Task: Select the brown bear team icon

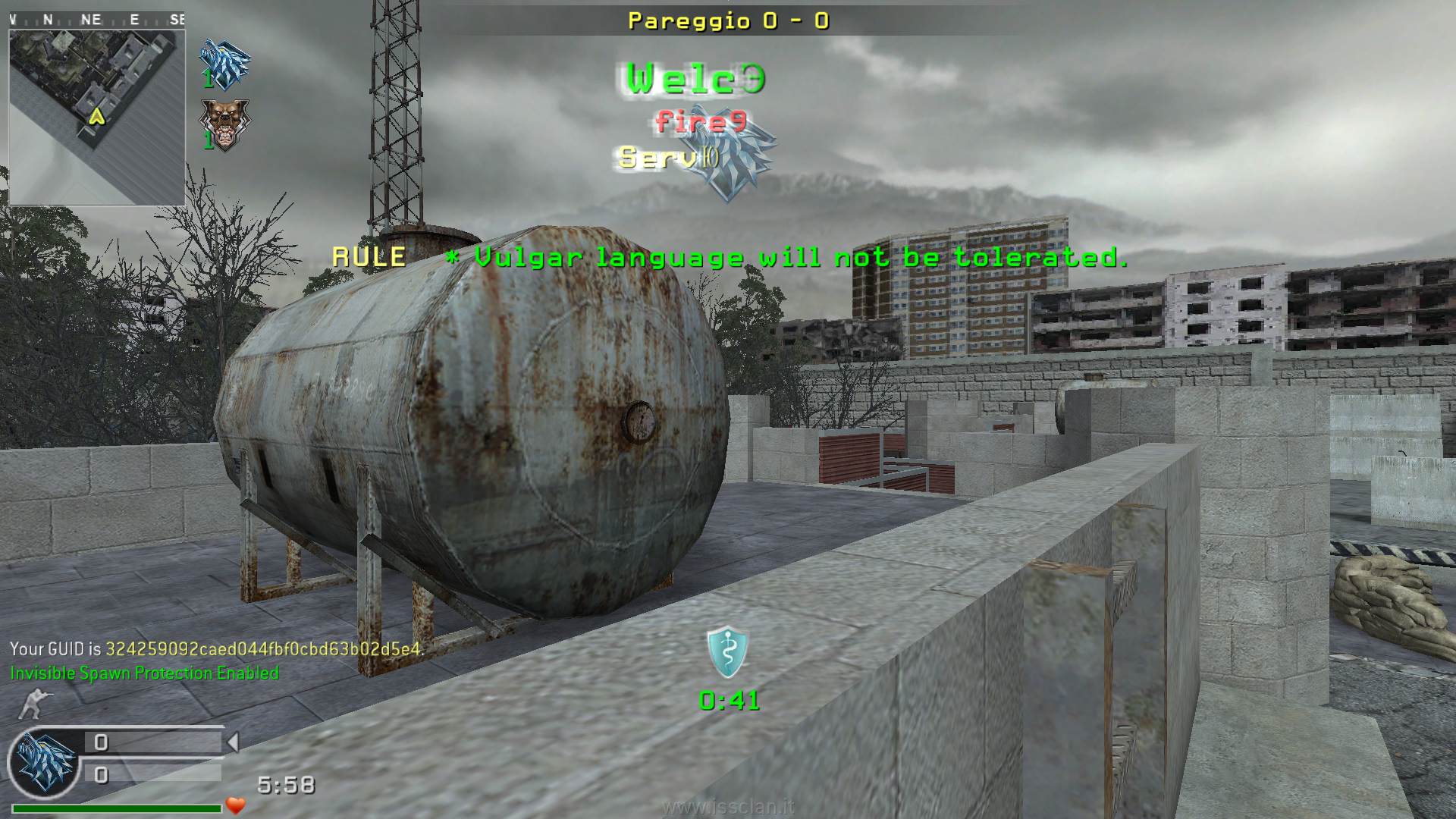Action: point(224,124)
